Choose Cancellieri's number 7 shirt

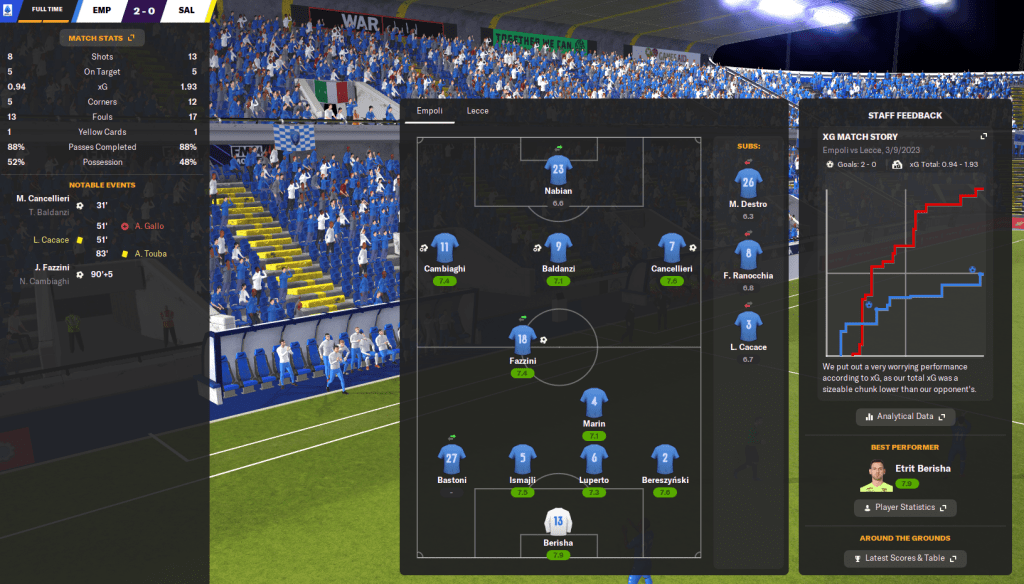point(671,246)
